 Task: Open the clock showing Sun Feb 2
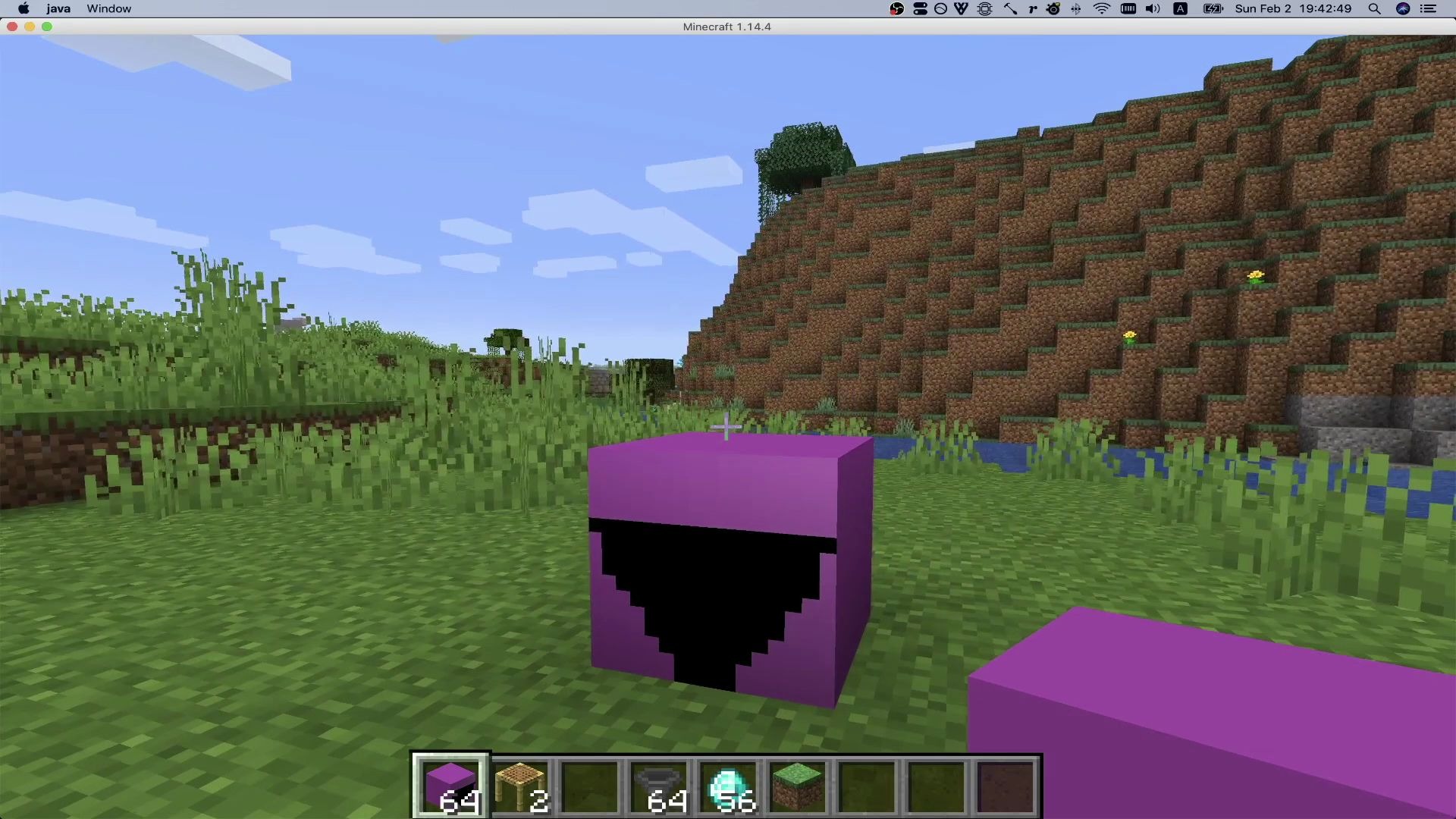1293,8
